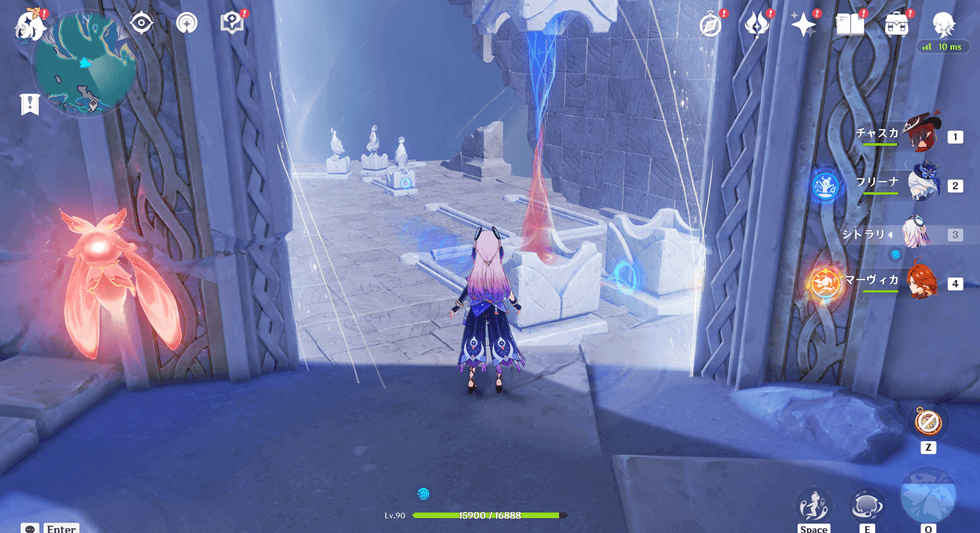Image resolution: width=980 pixels, height=533 pixels.
Task: Open the quest banner with exclamation mark
Action: [28, 103]
